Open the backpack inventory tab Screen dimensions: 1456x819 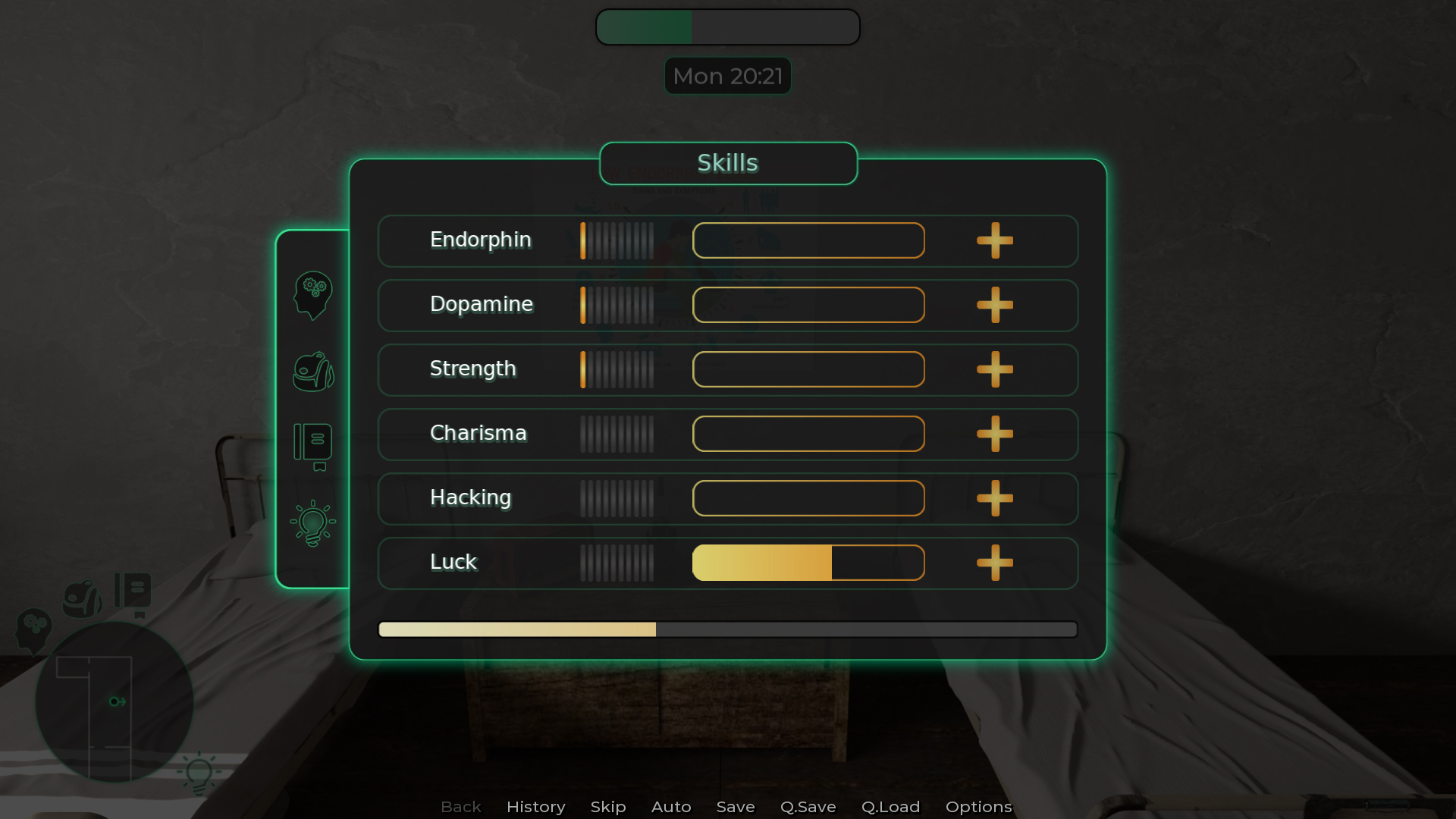tap(312, 372)
